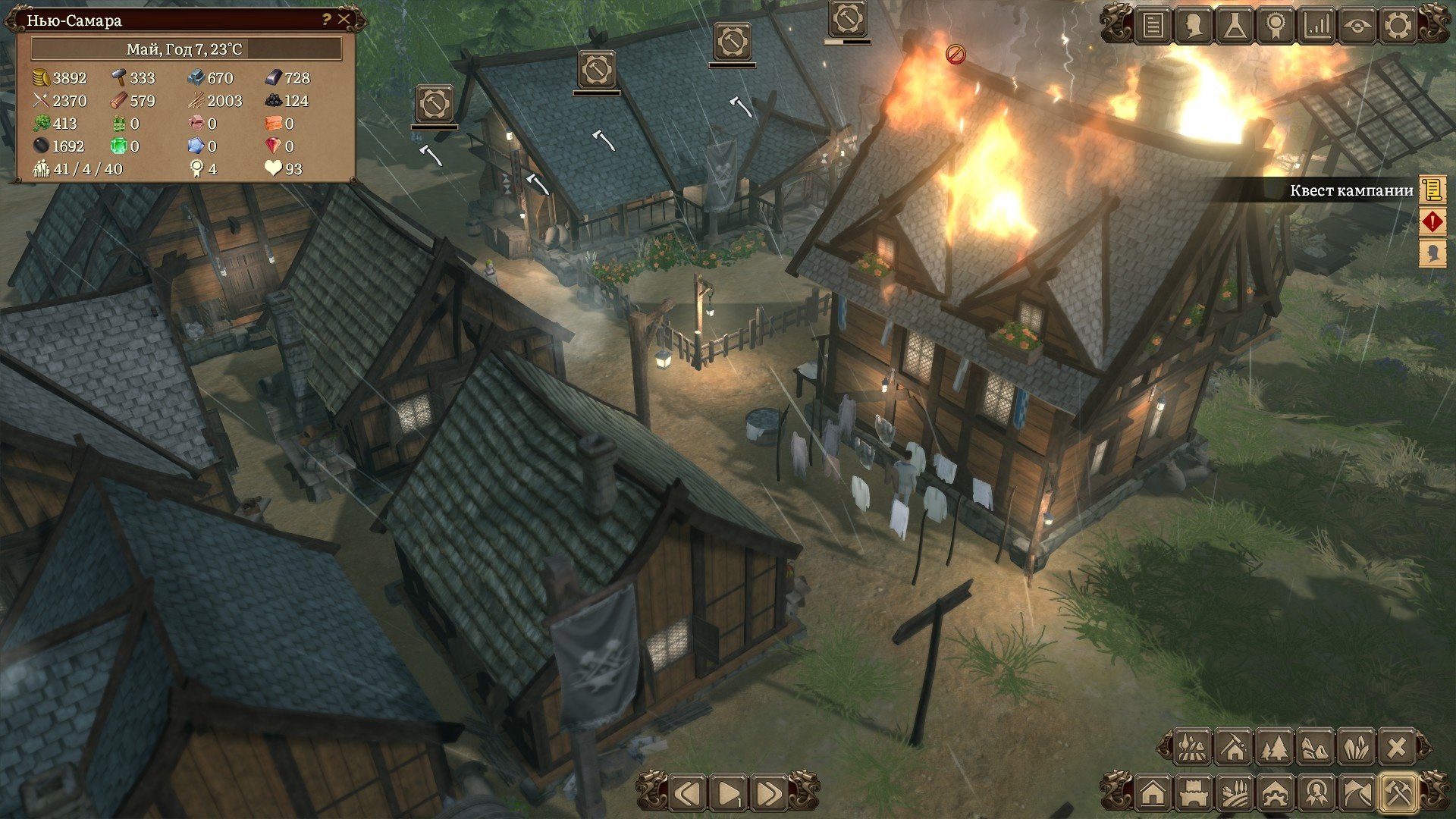1456x819 pixels.
Task: Open the award ribbon panel
Action: click(1276, 26)
